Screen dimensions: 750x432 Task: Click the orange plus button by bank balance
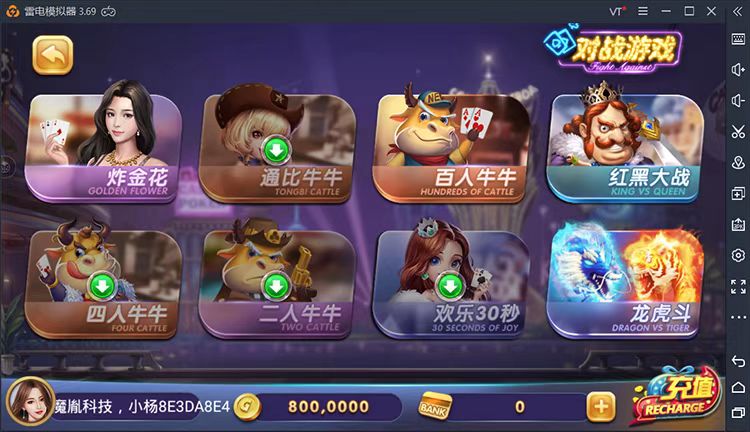600,406
